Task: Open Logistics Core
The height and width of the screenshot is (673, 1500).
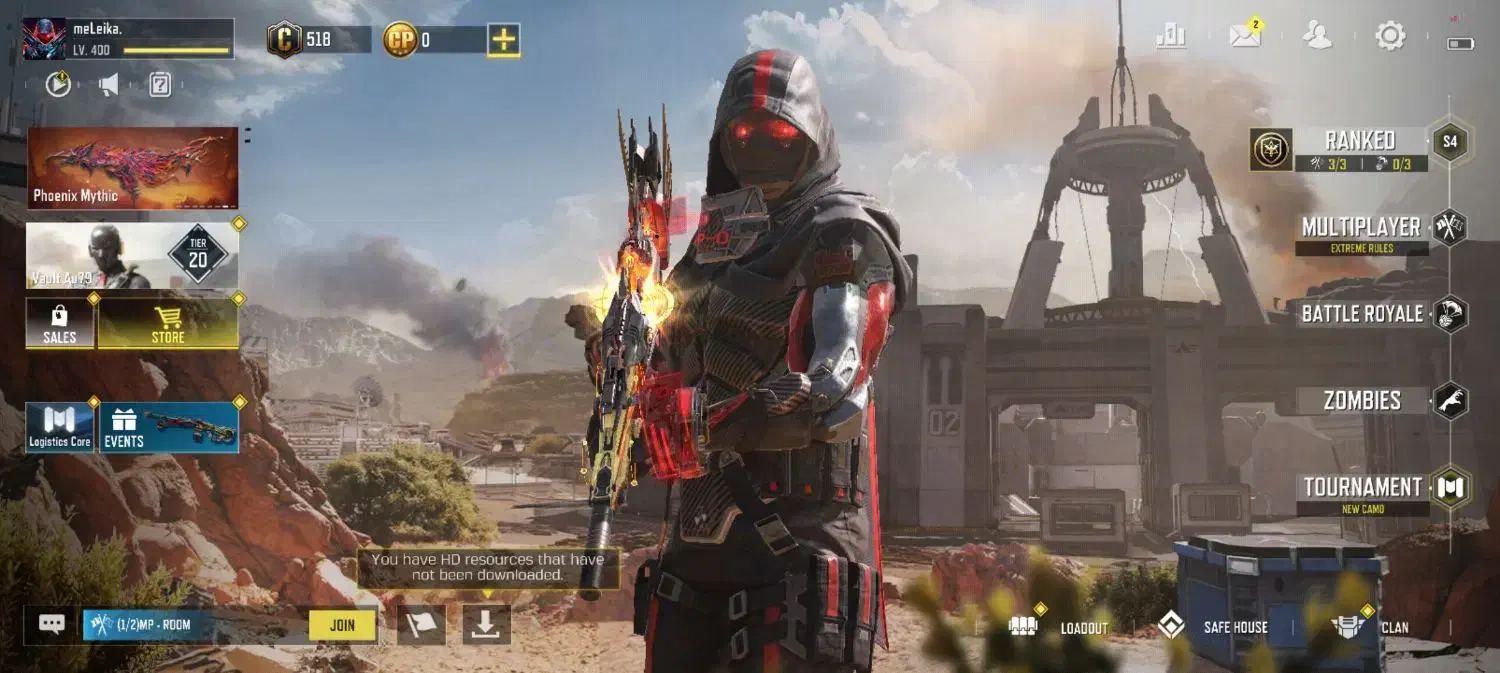Action: click(x=60, y=428)
